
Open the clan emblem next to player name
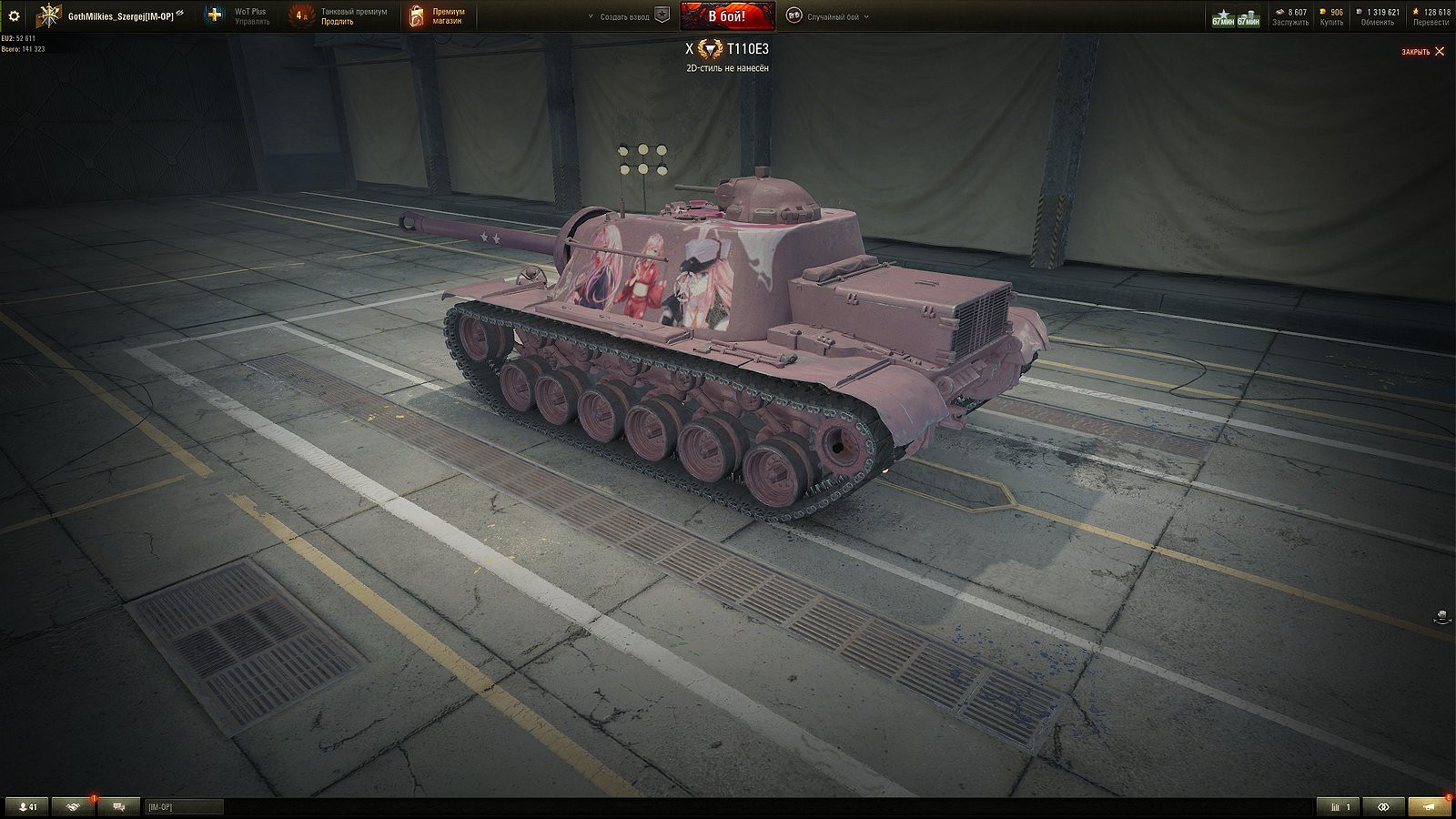tap(47, 15)
